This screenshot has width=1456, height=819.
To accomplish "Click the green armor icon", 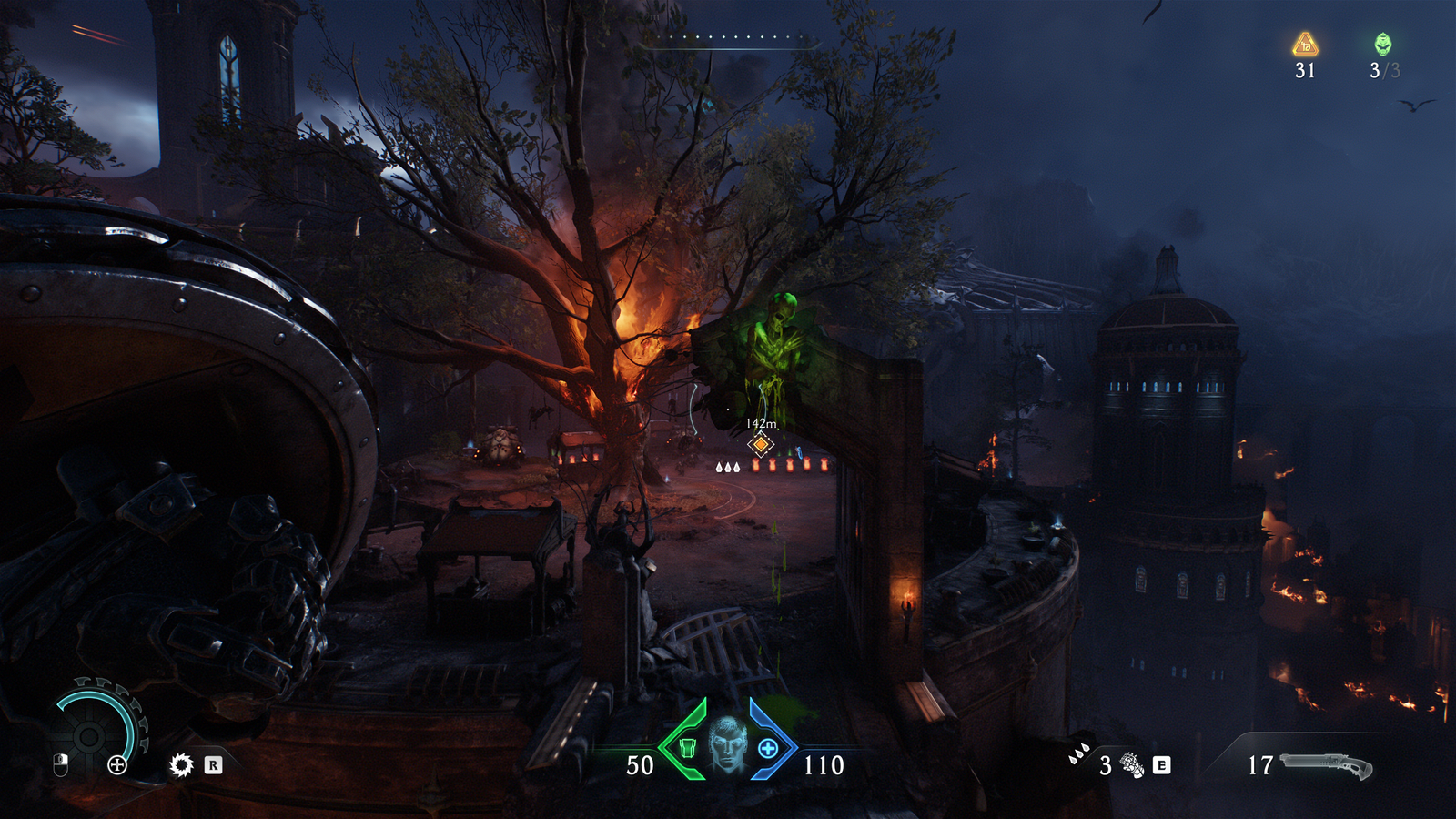I will [x=688, y=748].
